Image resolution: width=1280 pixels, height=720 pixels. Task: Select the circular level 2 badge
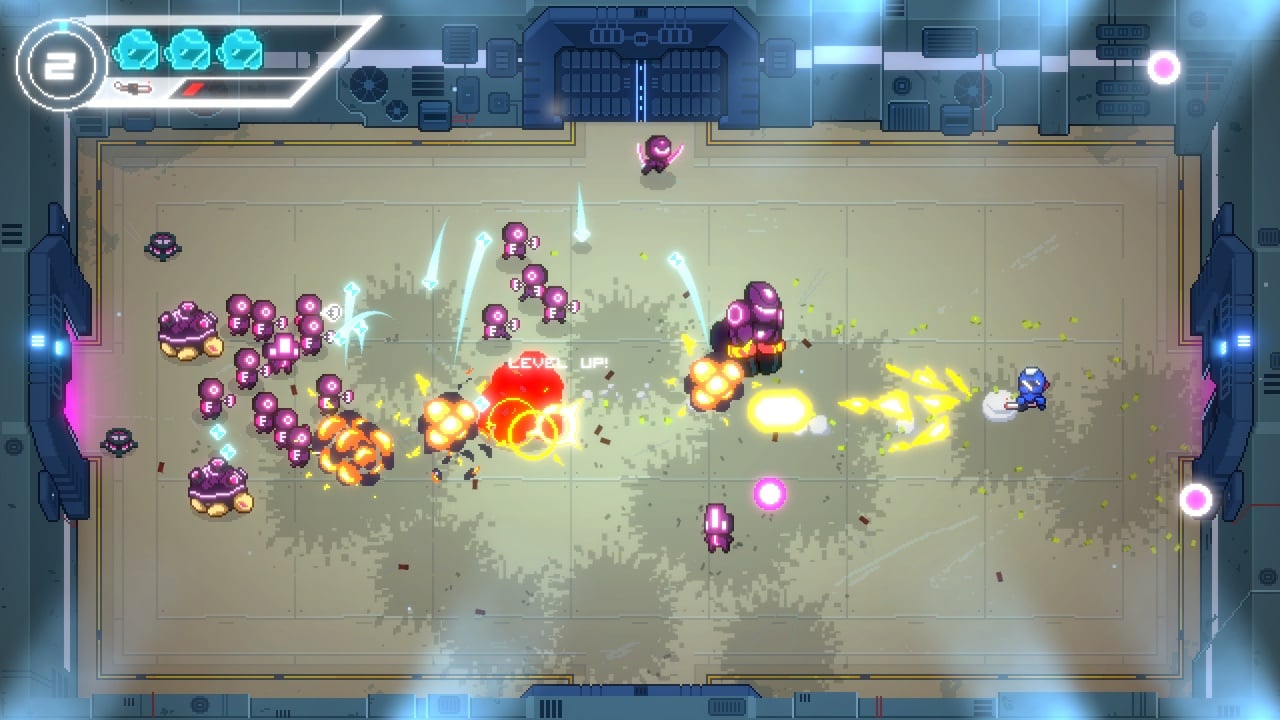coord(61,64)
